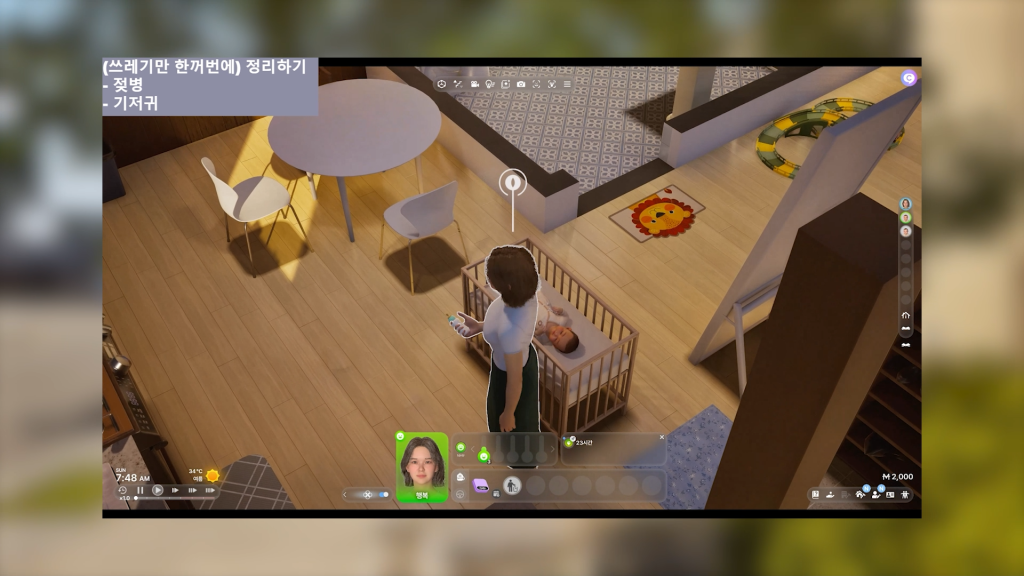Click the purple Canvas logo button

coord(908,77)
